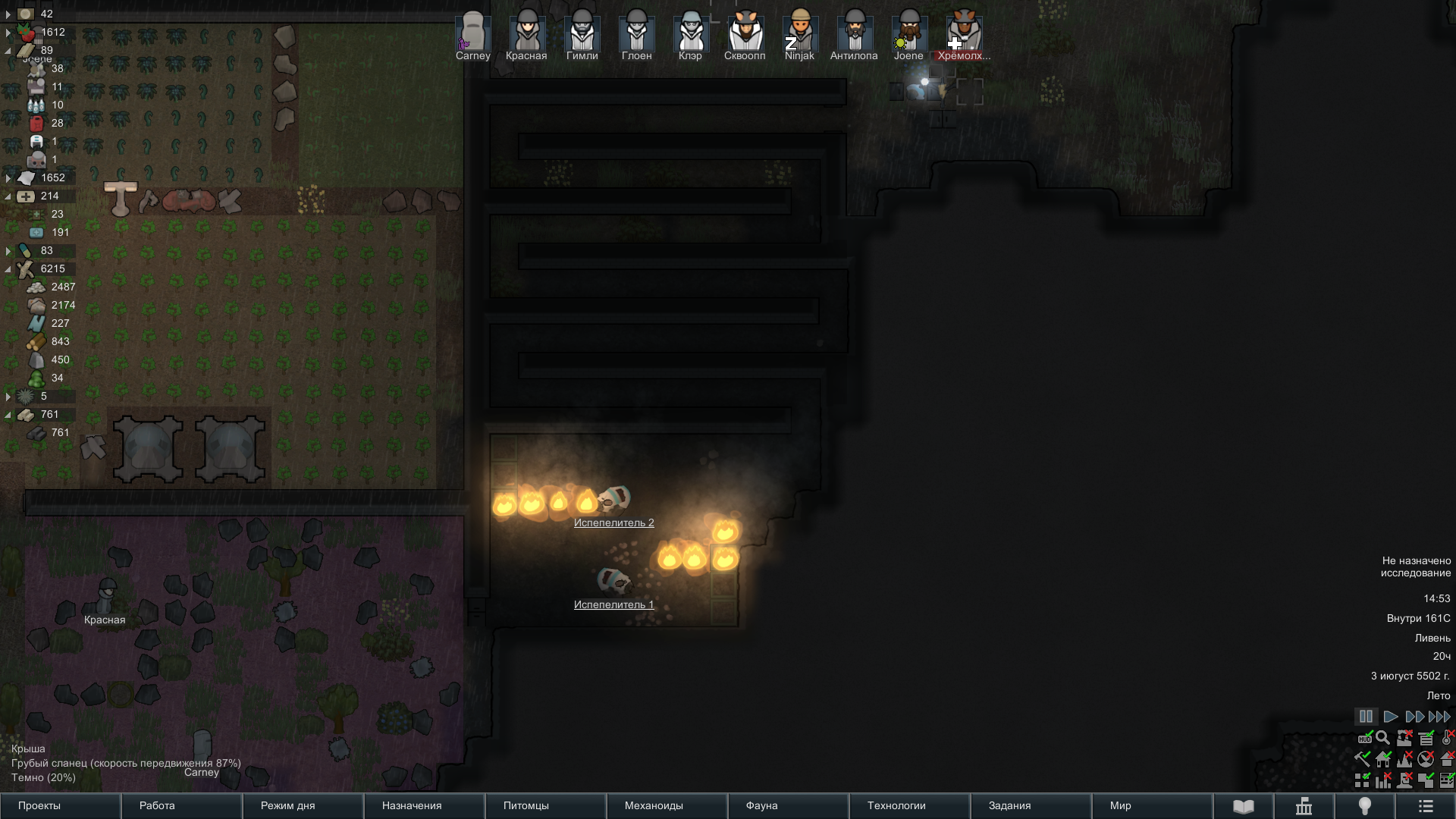Click the lightbulb ideology button
This screenshot has height=819, width=1456.
tap(1364, 806)
